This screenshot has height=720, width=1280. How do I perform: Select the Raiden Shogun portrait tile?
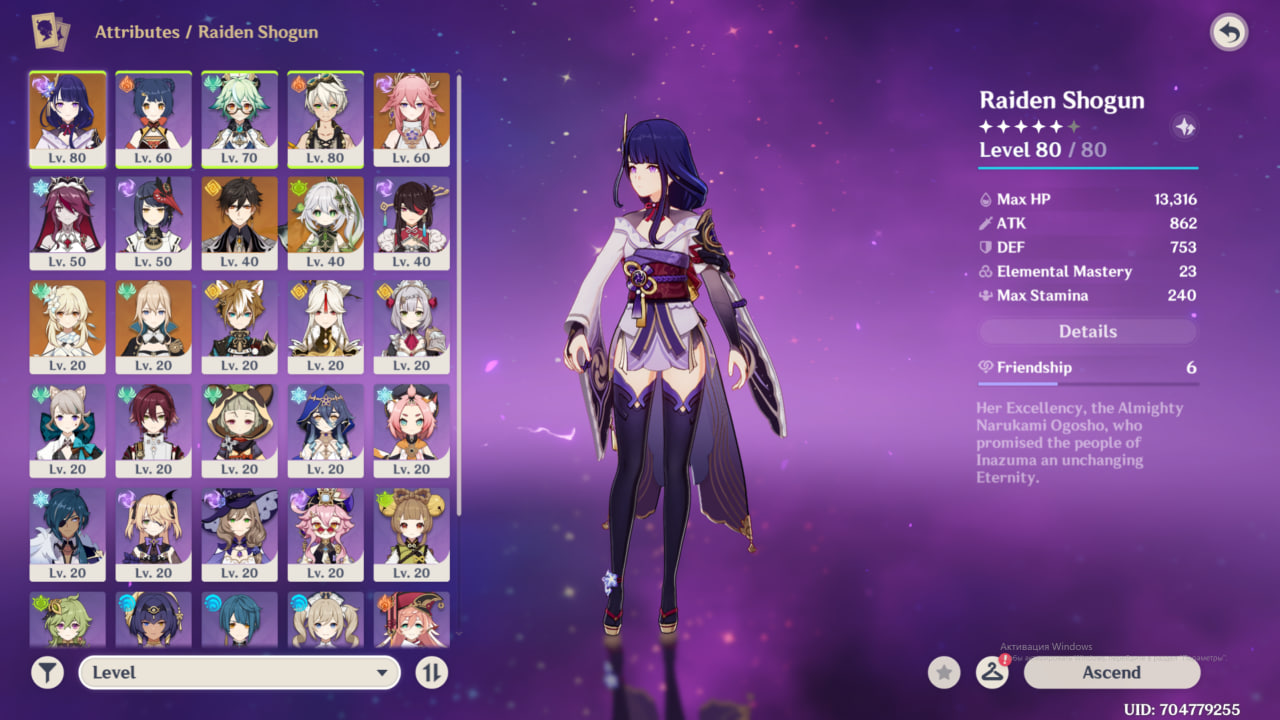click(67, 119)
